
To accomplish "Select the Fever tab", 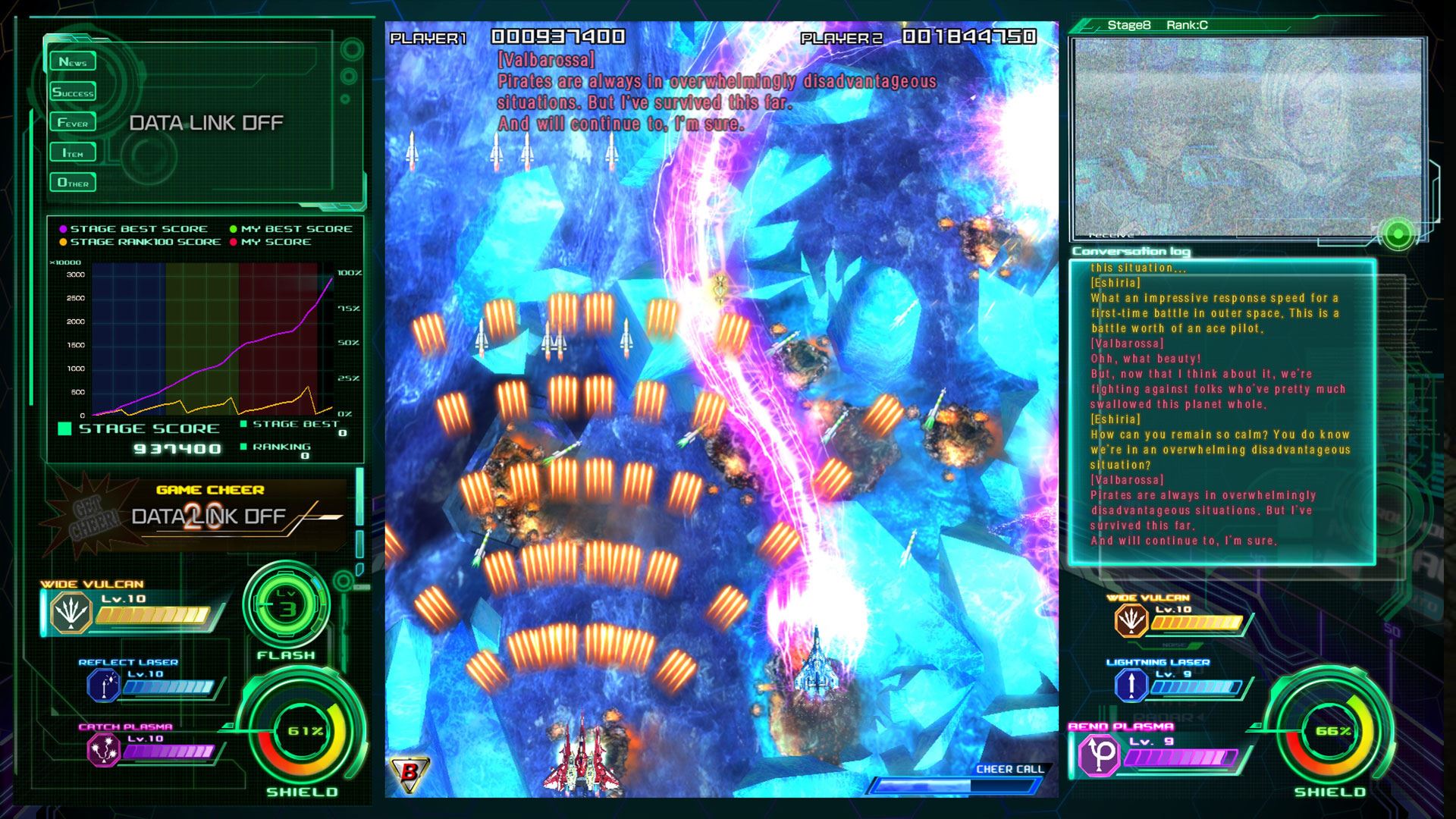I will (x=73, y=123).
